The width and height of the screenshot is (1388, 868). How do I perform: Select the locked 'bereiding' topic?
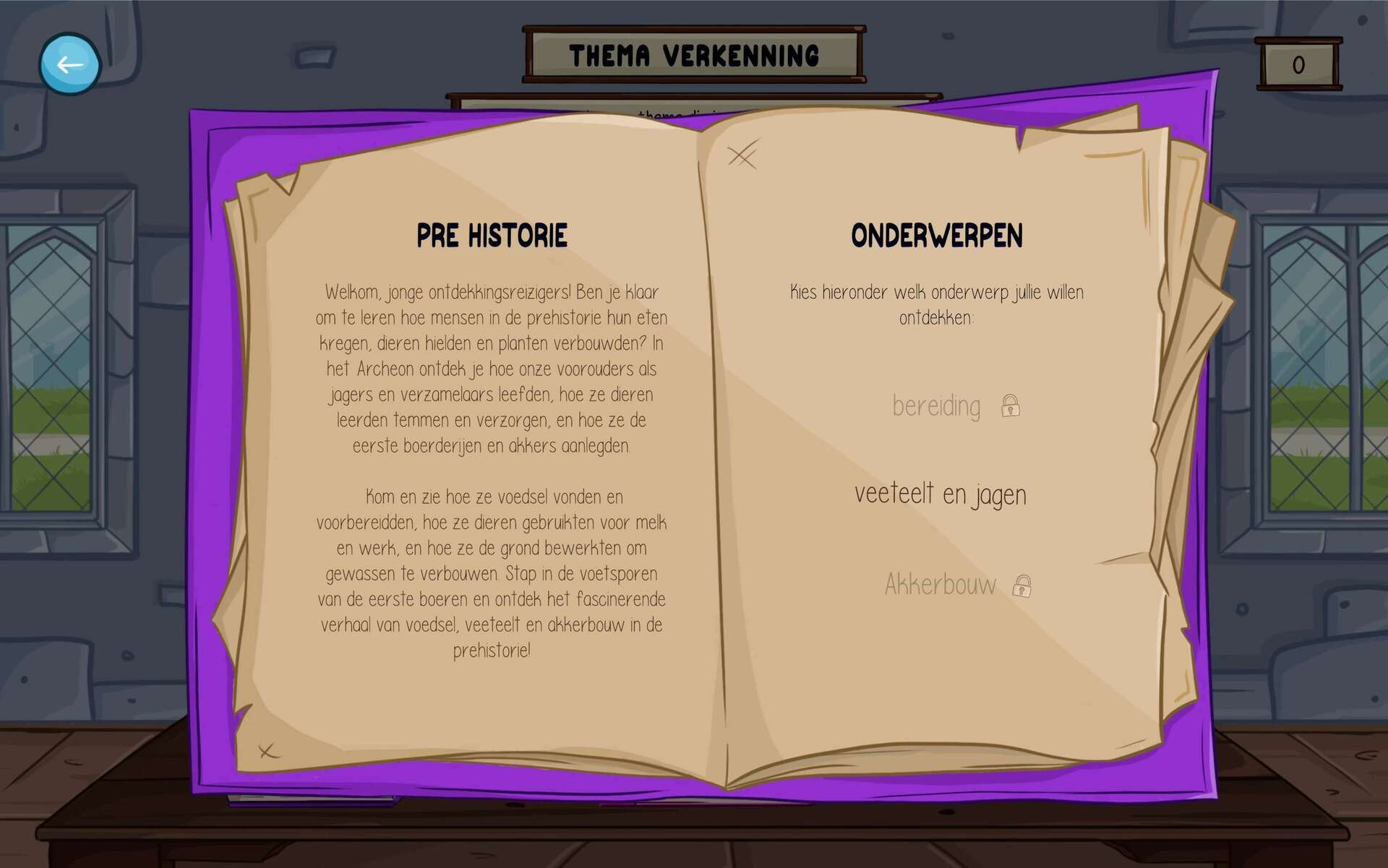coord(937,406)
